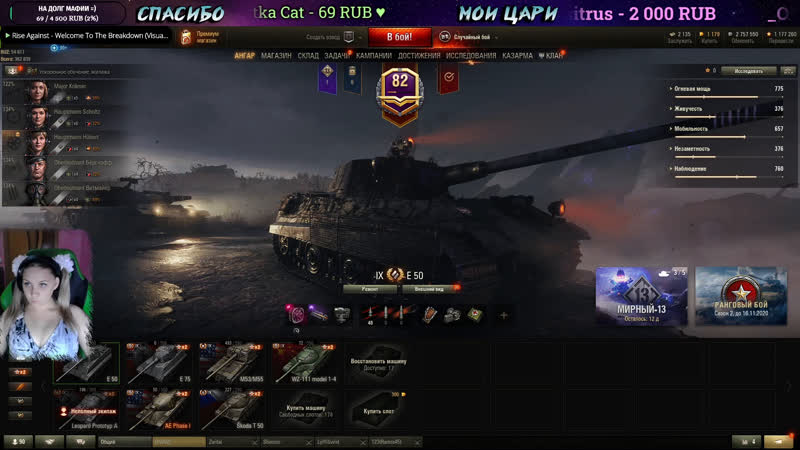This screenshot has height=450, width=800.
Task: Open the Случайный бой battle mode dropdown
Action: click(x=477, y=37)
